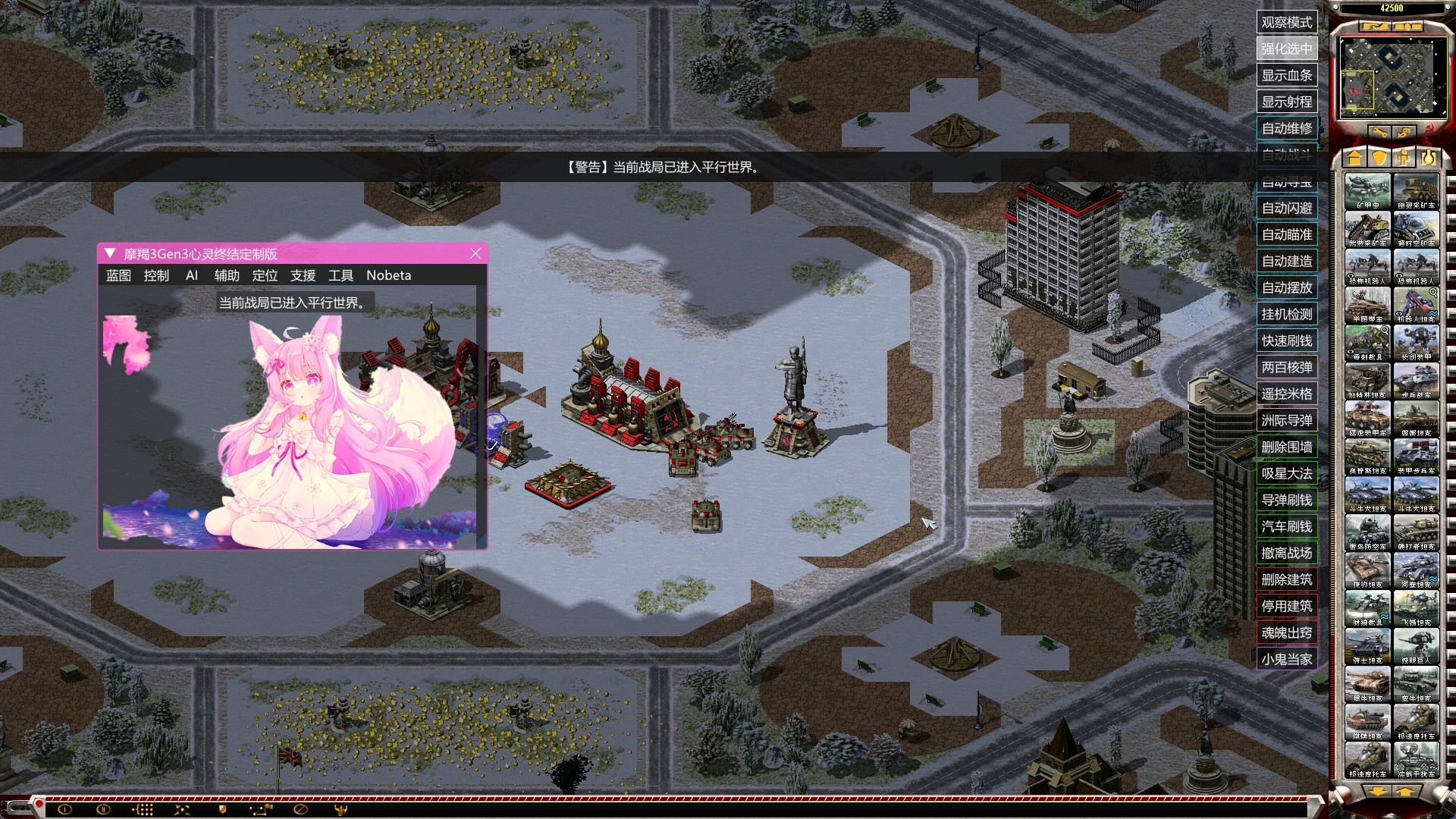Toggle the 显示血条 health bar option

pyautogui.click(x=1286, y=75)
